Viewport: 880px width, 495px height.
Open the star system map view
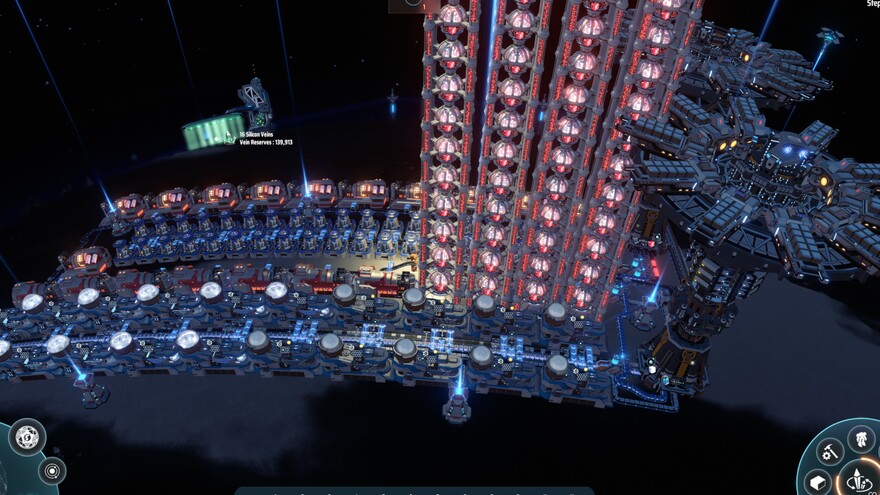pos(52,470)
